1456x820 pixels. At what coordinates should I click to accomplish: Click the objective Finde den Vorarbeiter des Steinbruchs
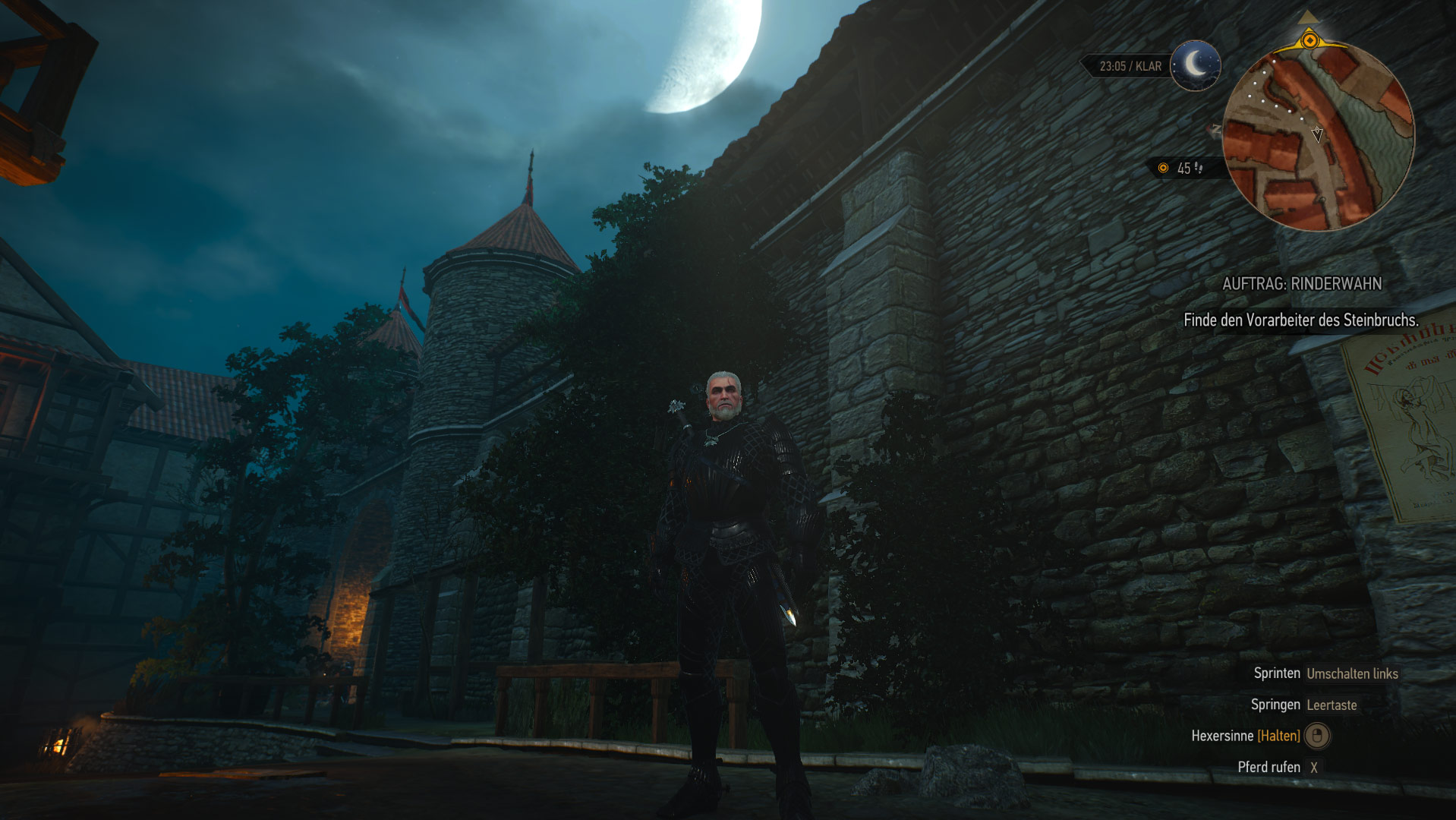click(1300, 320)
